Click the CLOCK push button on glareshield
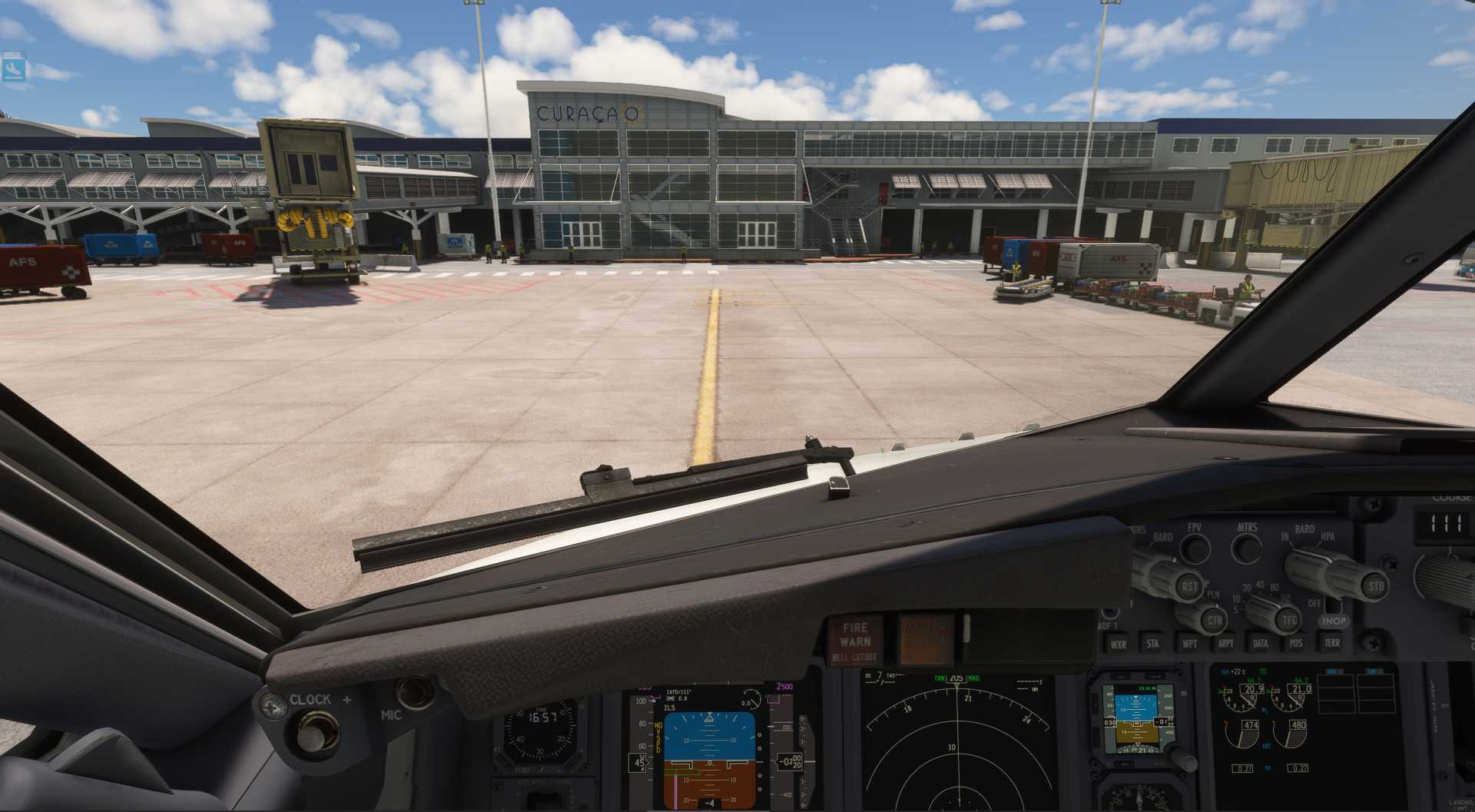Image resolution: width=1475 pixels, height=812 pixels. pyautogui.click(x=312, y=732)
